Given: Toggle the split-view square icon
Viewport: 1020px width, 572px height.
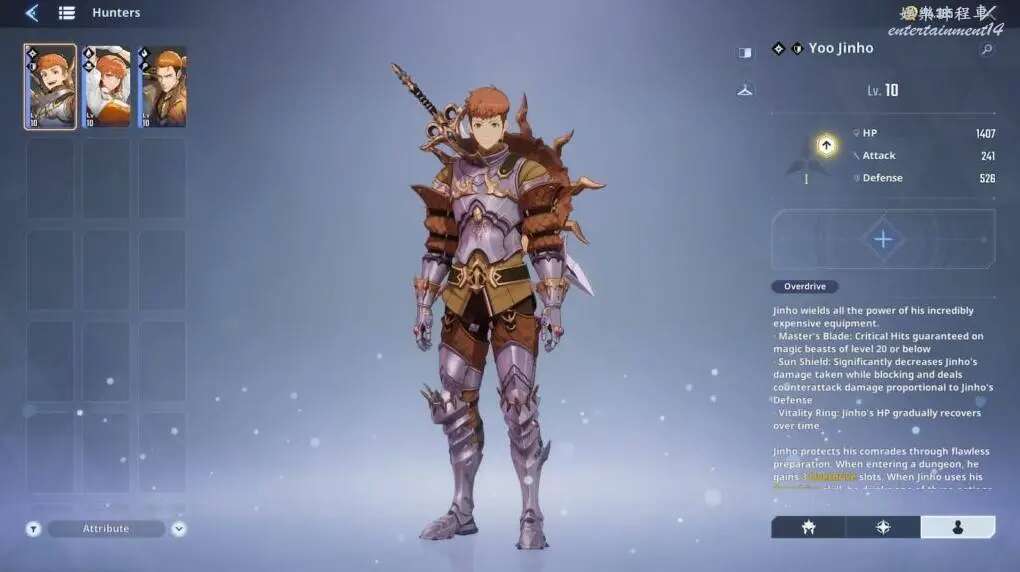Looking at the screenshot, I should 745,53.
